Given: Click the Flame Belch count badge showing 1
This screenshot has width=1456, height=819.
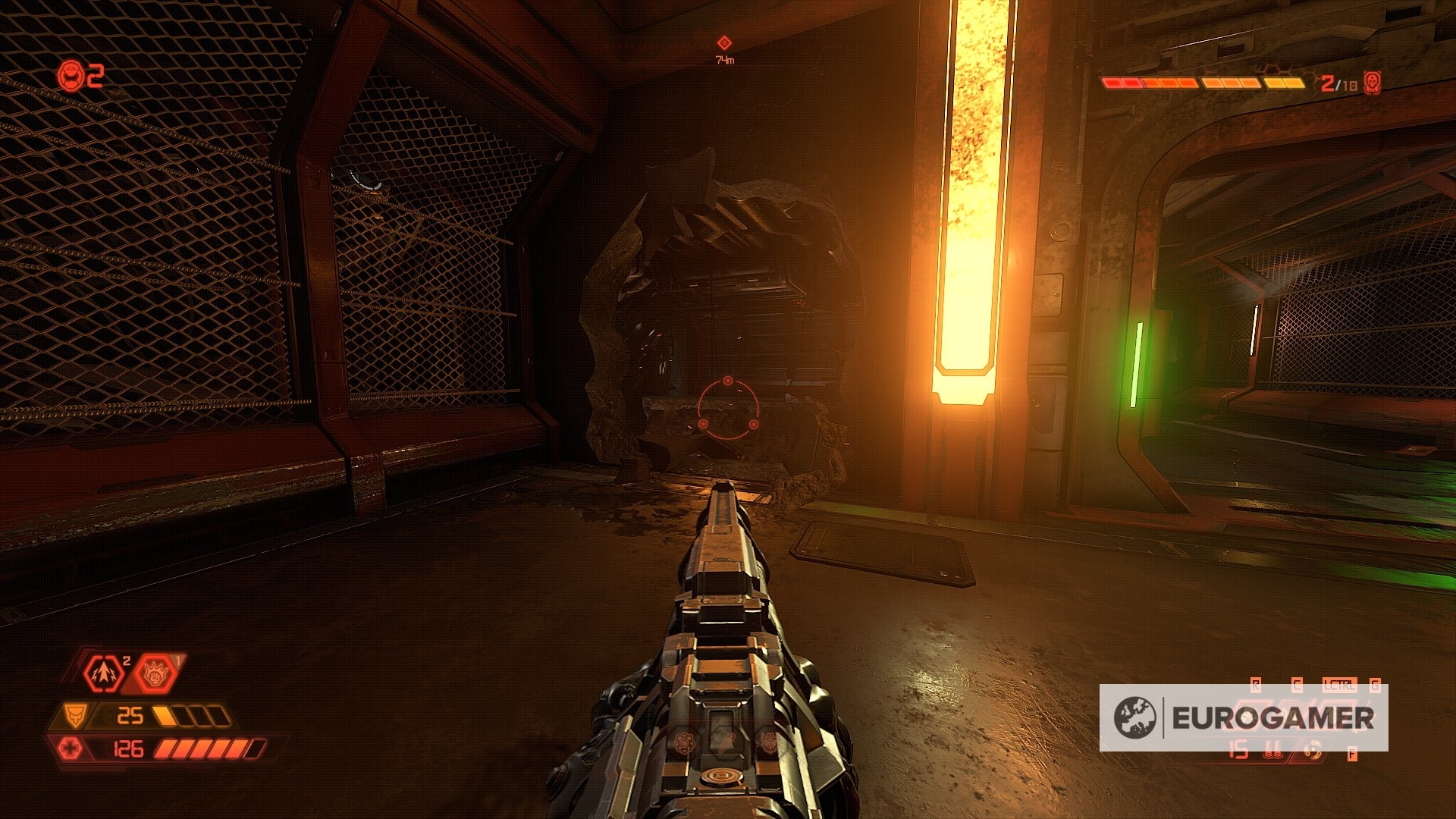Looking at the screenshot, I should 177,659.
